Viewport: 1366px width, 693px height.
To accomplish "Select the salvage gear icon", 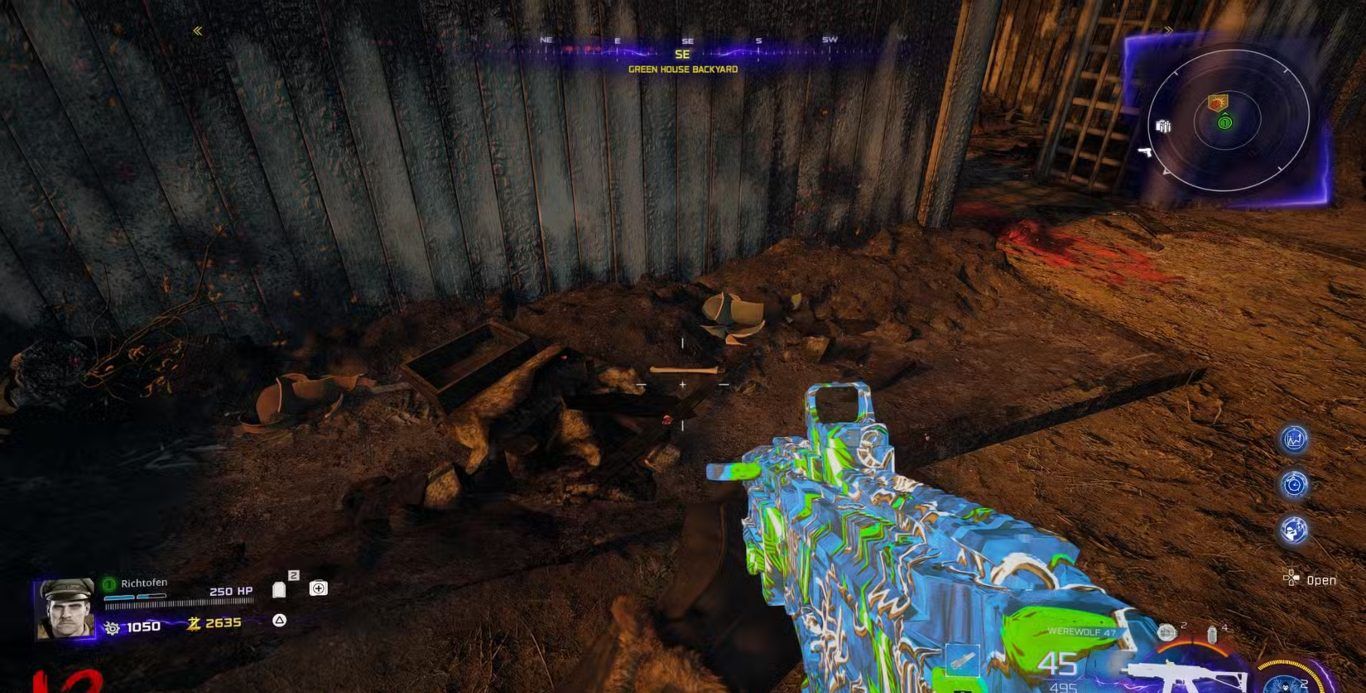I will tap(112, 627).
